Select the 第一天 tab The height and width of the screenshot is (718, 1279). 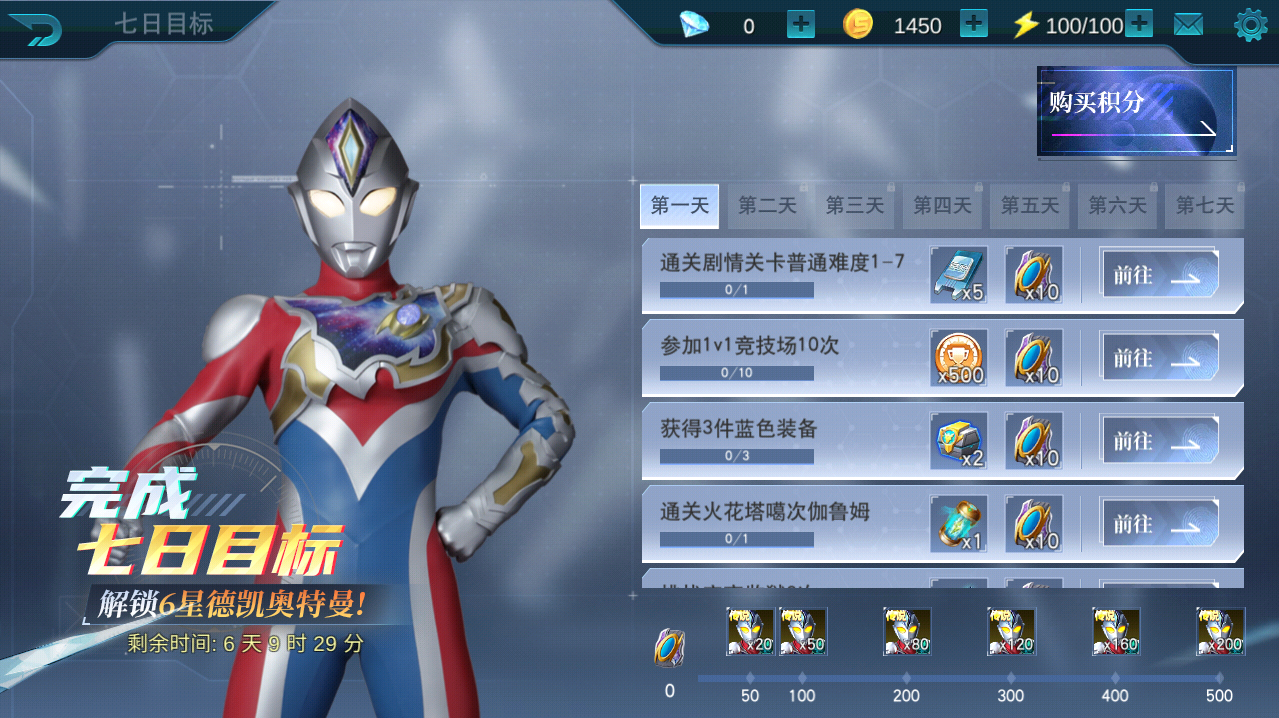(x=680, y=206)
